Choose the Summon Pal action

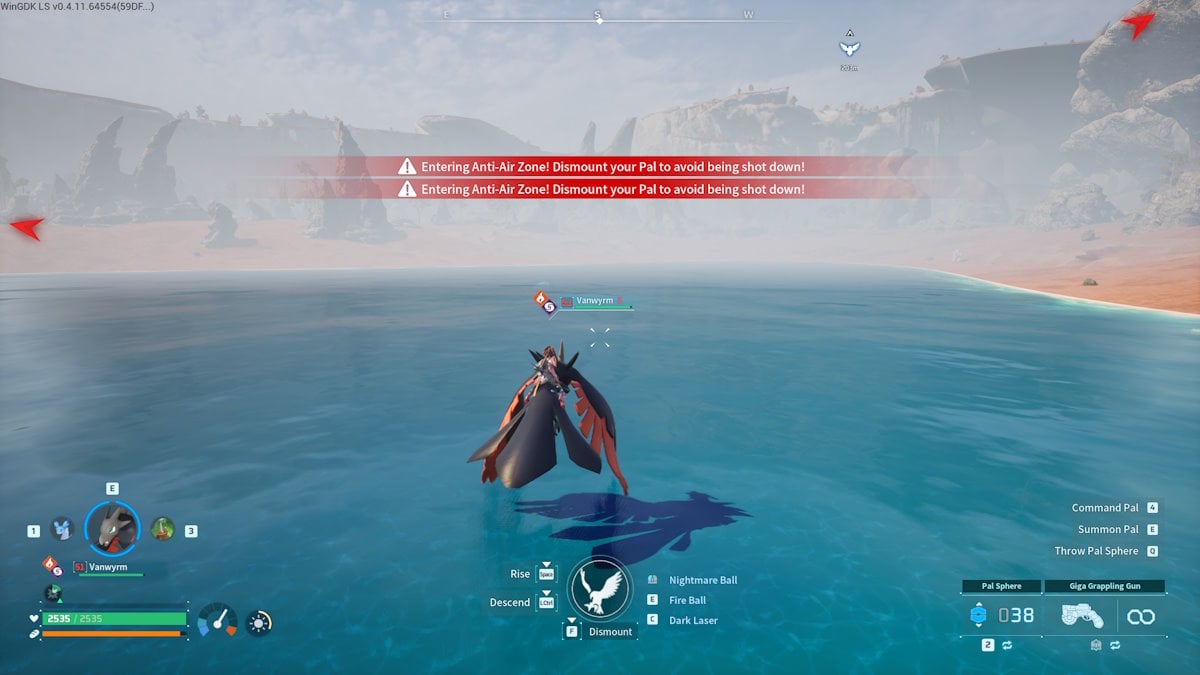click(1108, 529)
